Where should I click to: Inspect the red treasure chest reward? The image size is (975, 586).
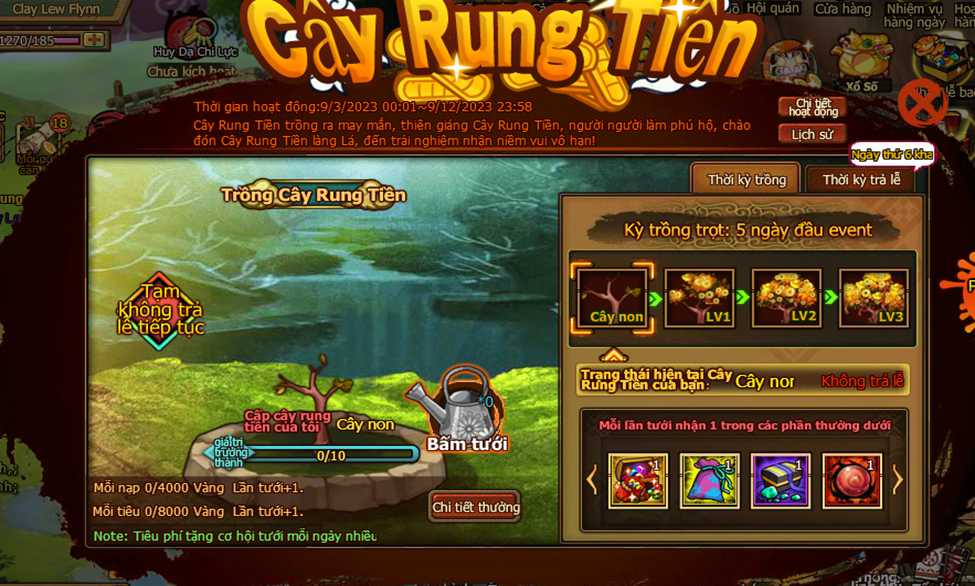pos(638,481)
